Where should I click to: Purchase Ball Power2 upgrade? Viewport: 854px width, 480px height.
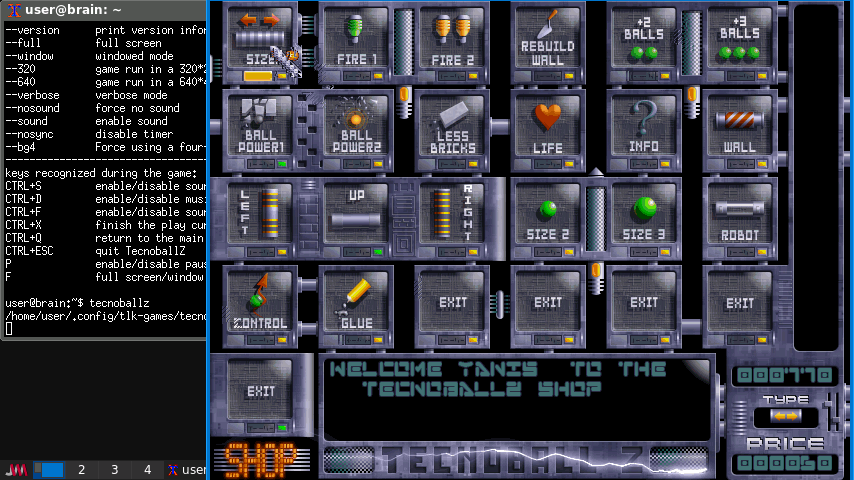pyautogui.click(x=356, y=128)
